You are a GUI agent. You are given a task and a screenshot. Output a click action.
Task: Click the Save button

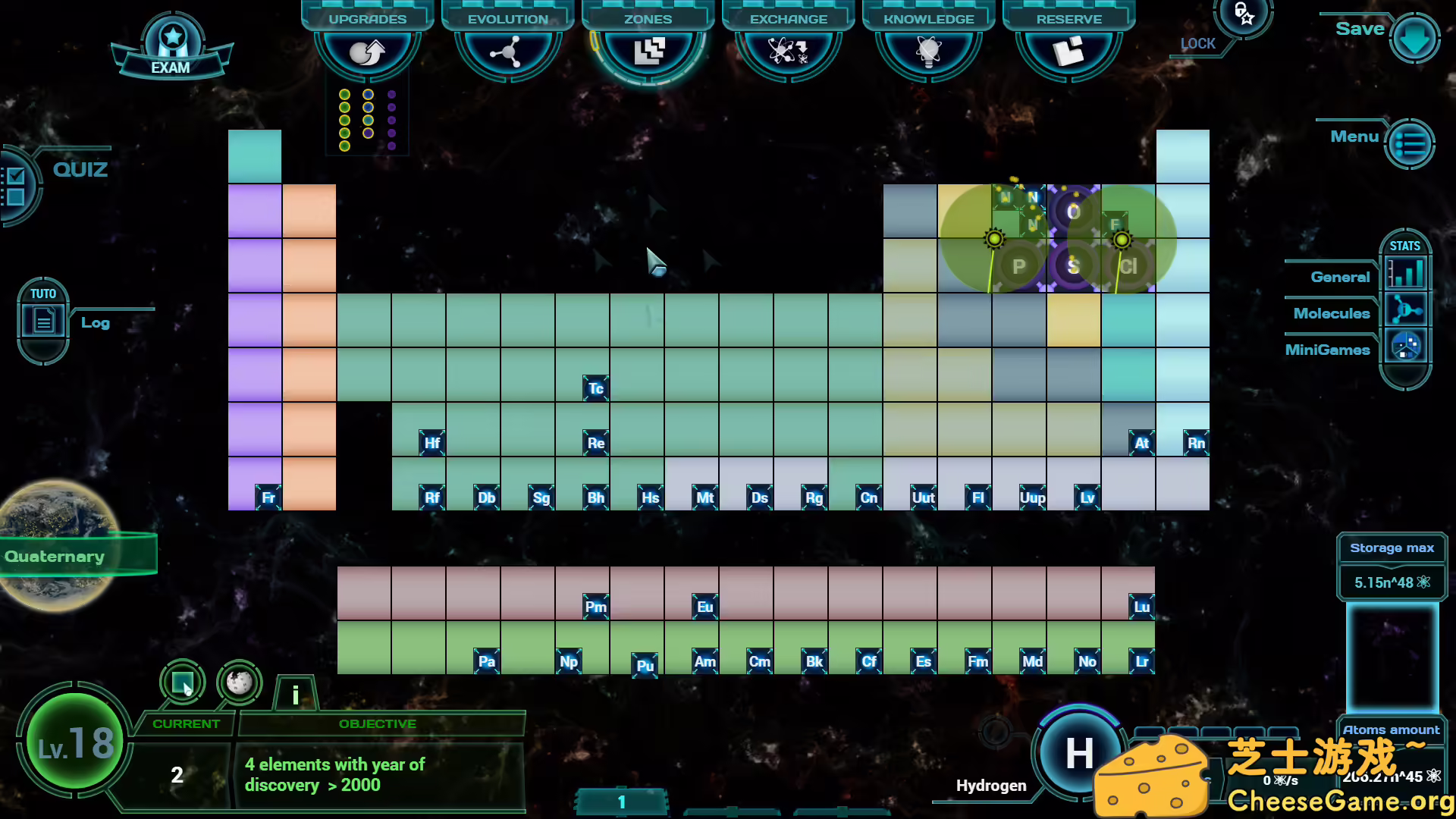tap(1415, 36)
